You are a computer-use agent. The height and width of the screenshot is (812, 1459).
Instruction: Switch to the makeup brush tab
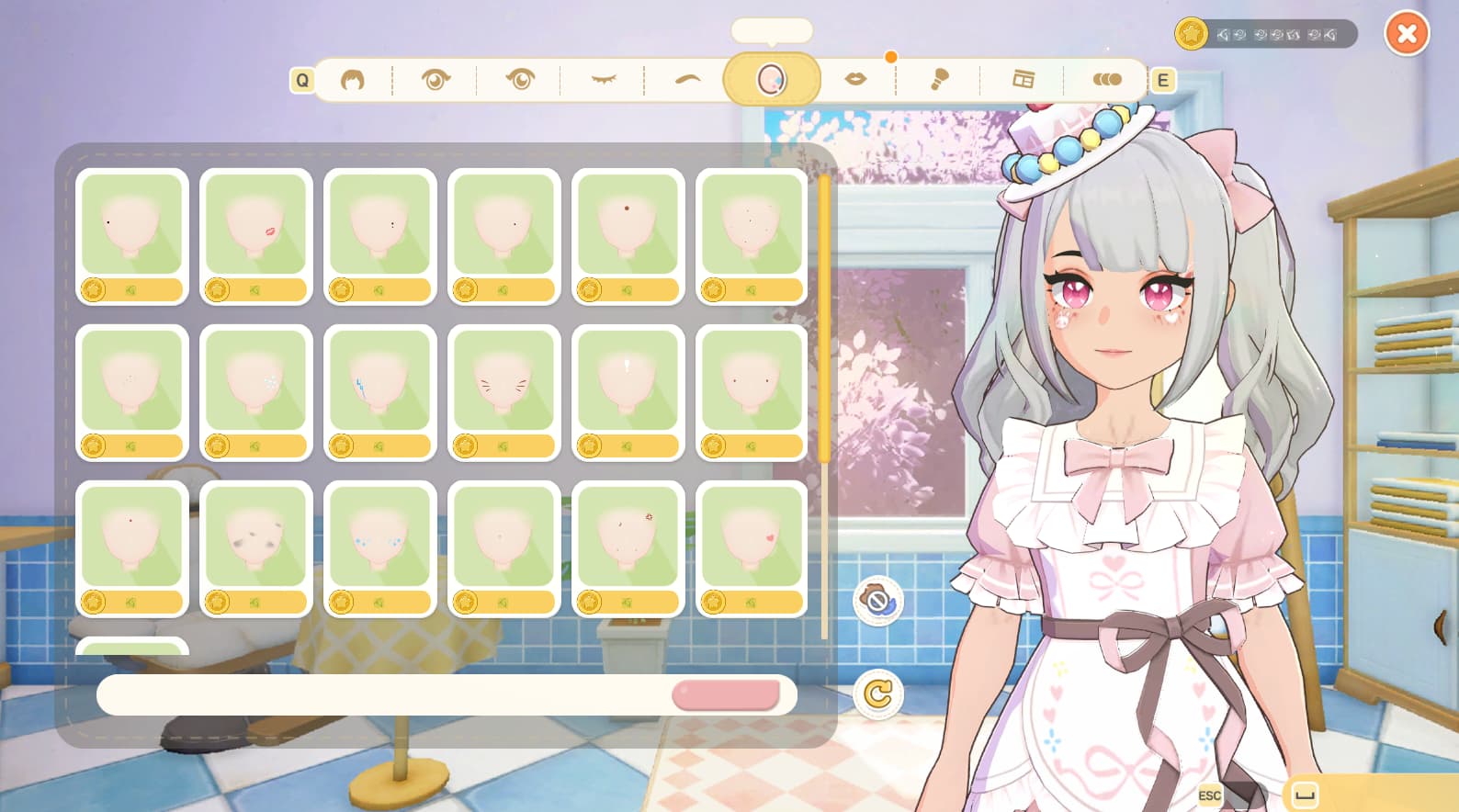[x=939, y=80]
